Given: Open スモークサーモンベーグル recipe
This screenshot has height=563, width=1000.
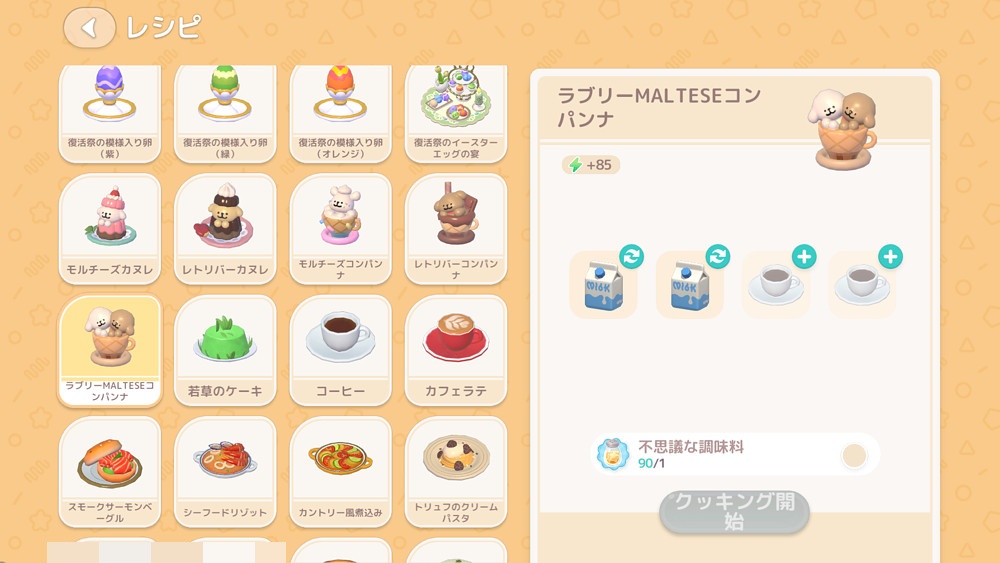Looking at the screenshot, I should pyautogui.click(x=110, y=472).
